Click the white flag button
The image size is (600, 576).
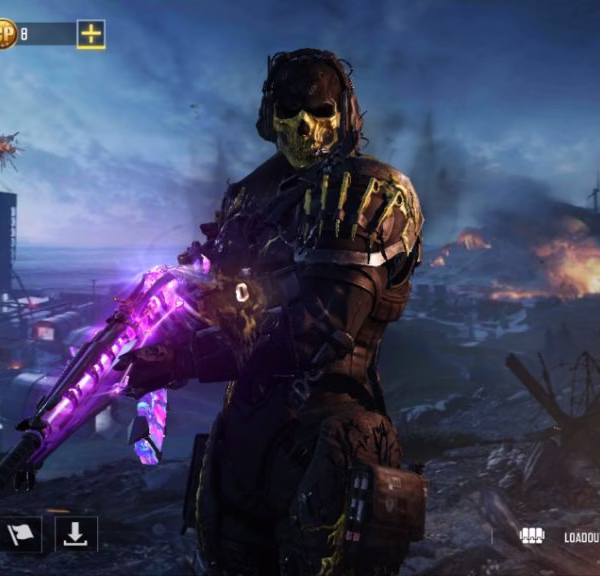pyautogui.click(x=21, y=535)
